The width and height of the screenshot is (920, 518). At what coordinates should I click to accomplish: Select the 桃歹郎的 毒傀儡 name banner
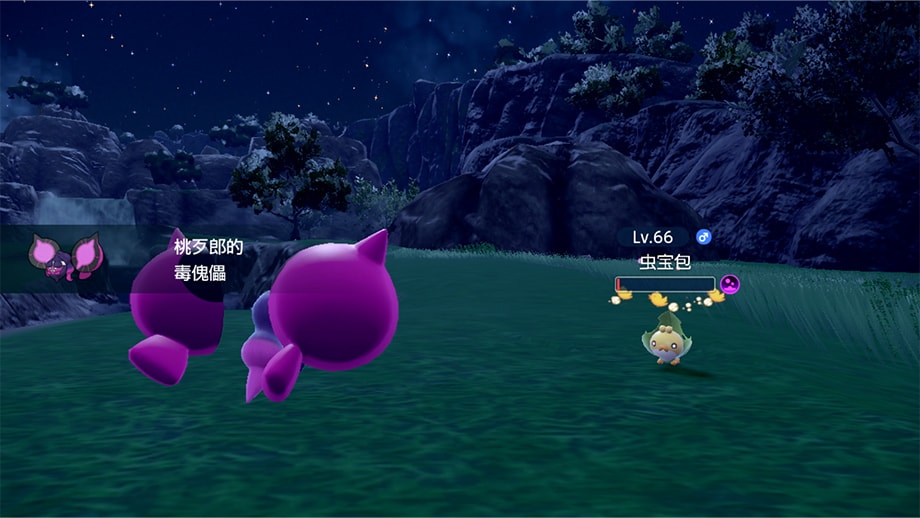[x=201, y=259]
